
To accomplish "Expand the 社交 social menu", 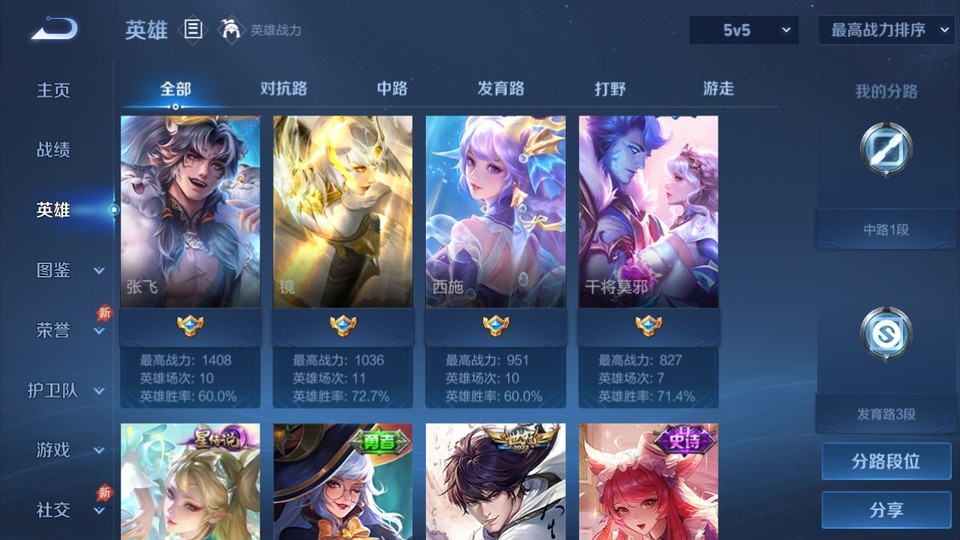I will point(68,510).
